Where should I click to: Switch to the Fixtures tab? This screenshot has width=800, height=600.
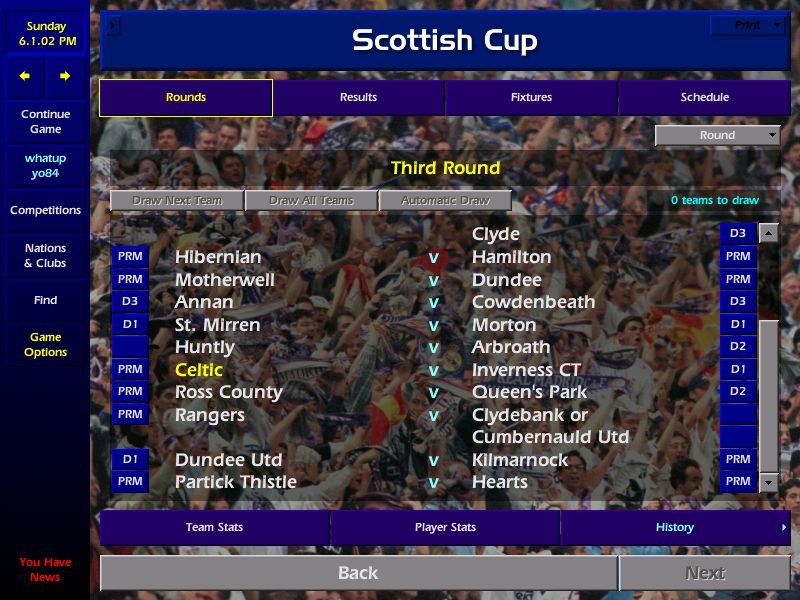click(531, 97)
